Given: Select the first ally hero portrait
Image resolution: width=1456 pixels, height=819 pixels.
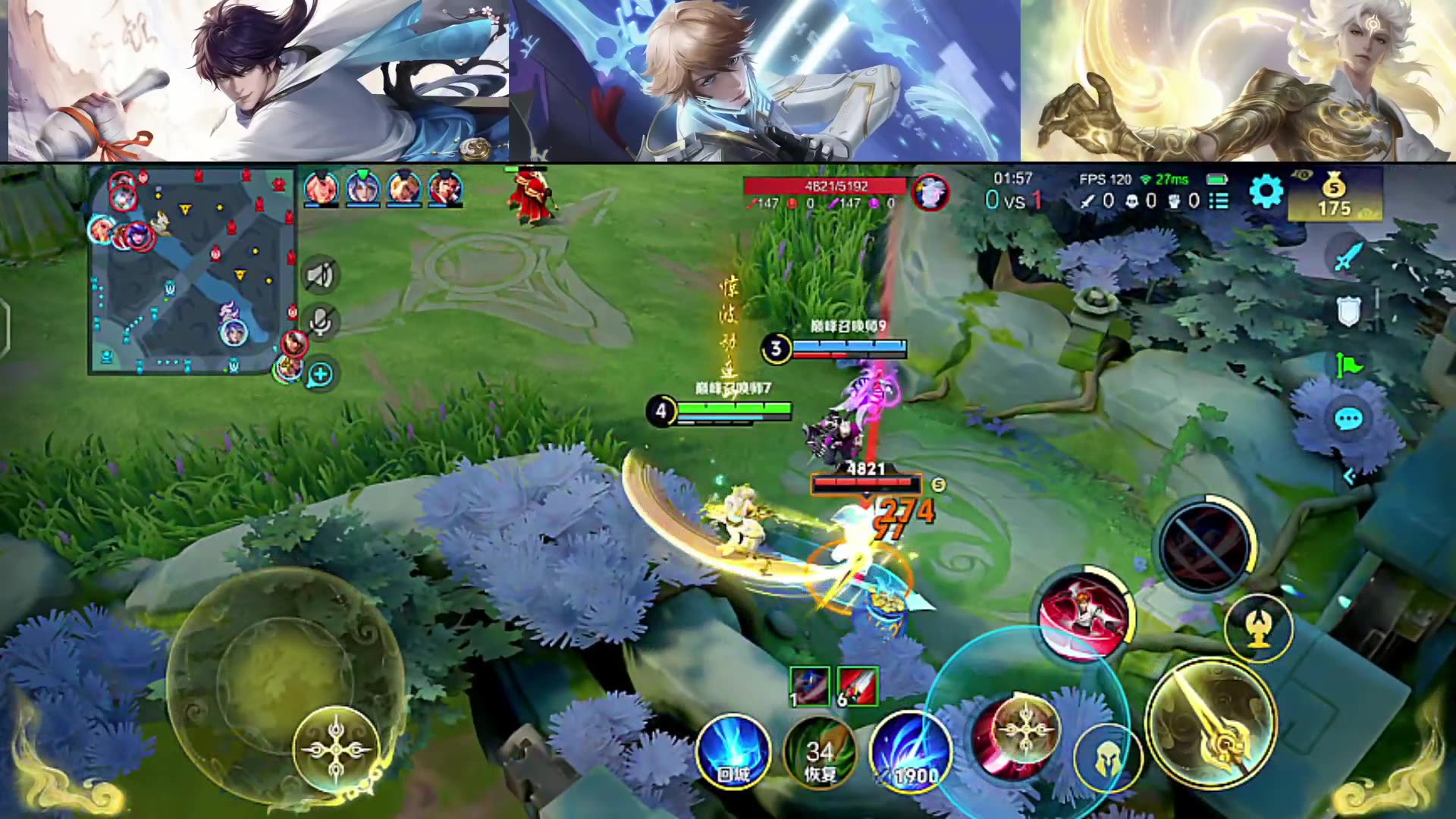Looking at the screenshot, I should pos(321,188).
